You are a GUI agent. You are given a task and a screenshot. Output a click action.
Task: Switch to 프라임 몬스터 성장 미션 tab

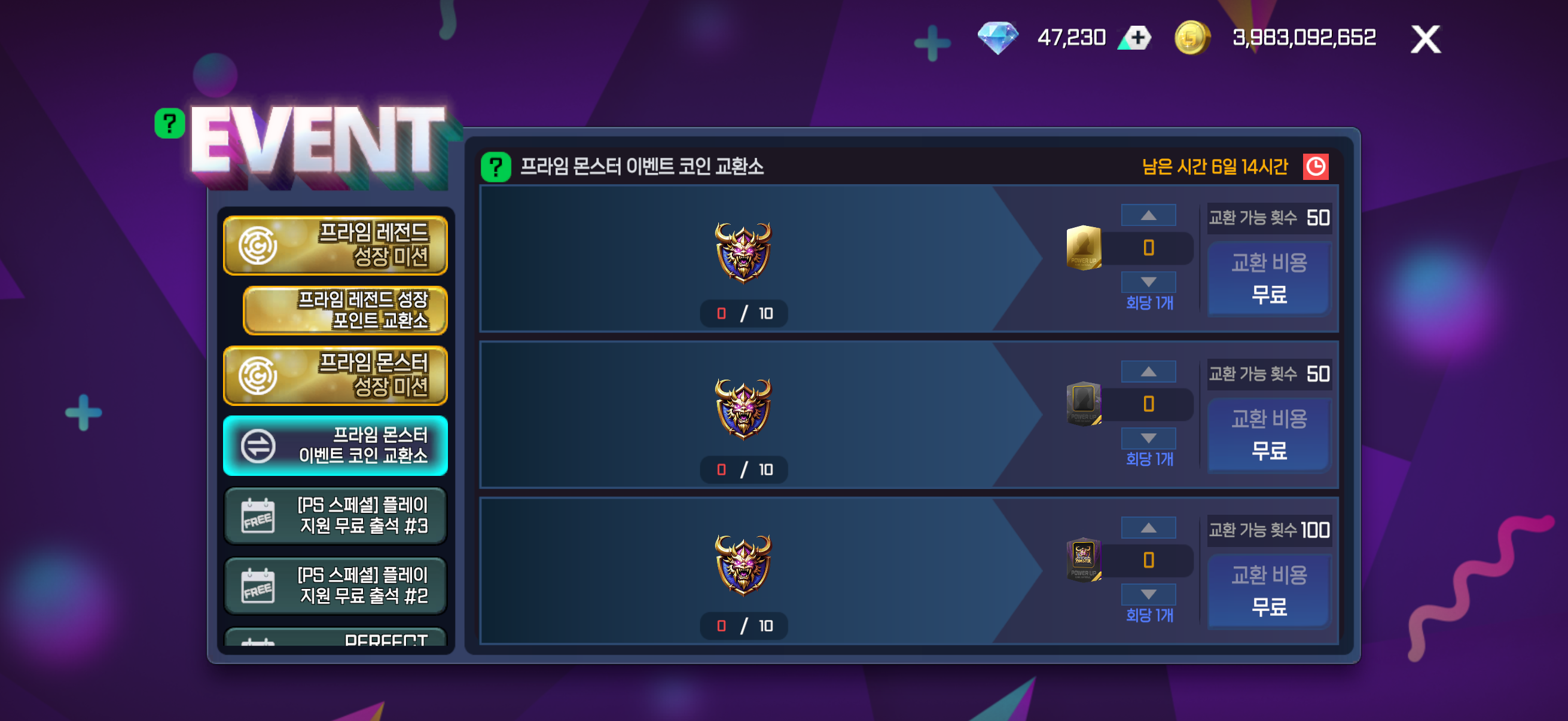coord(335,375)
